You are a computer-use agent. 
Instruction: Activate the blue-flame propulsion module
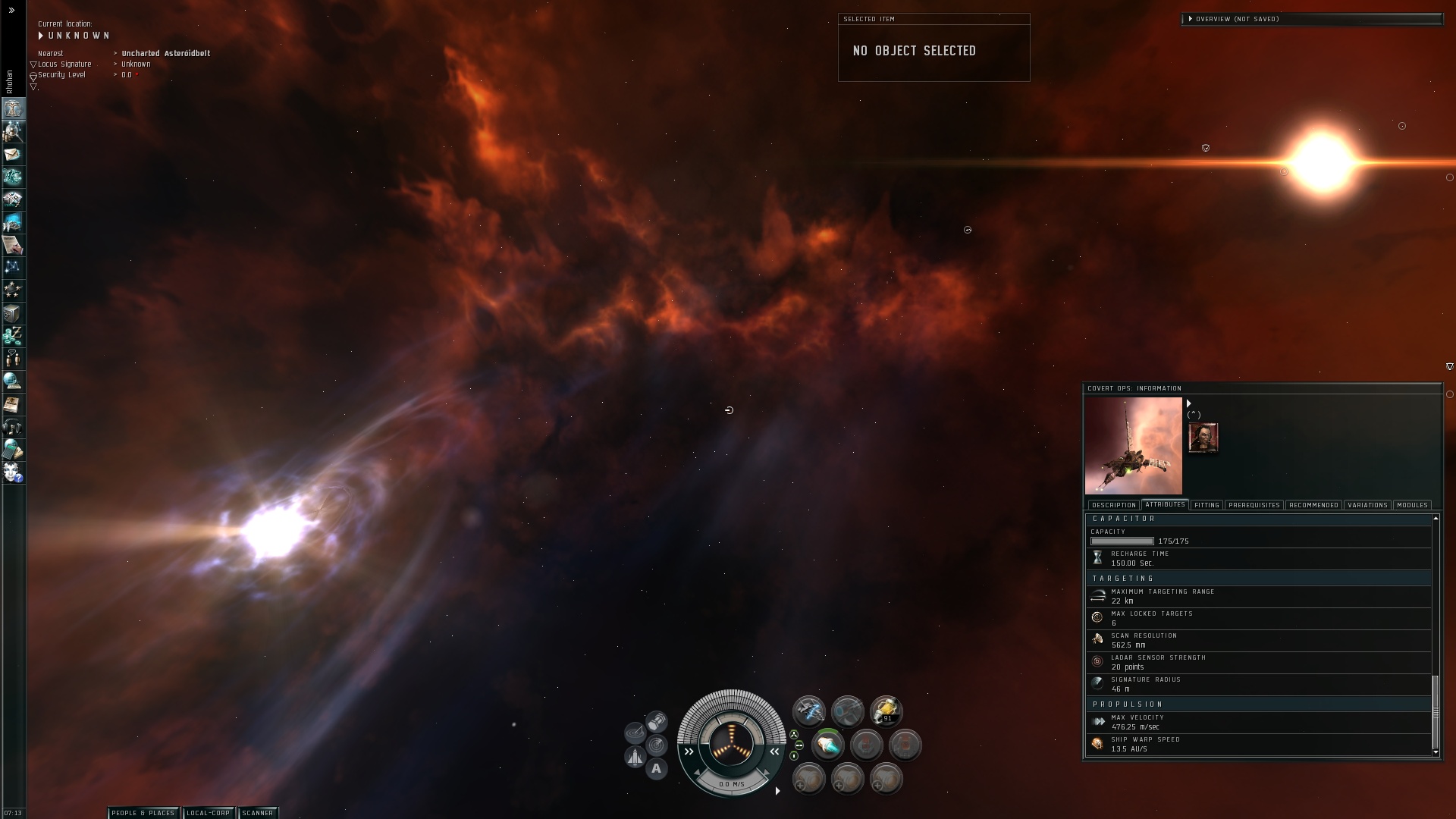827,745
